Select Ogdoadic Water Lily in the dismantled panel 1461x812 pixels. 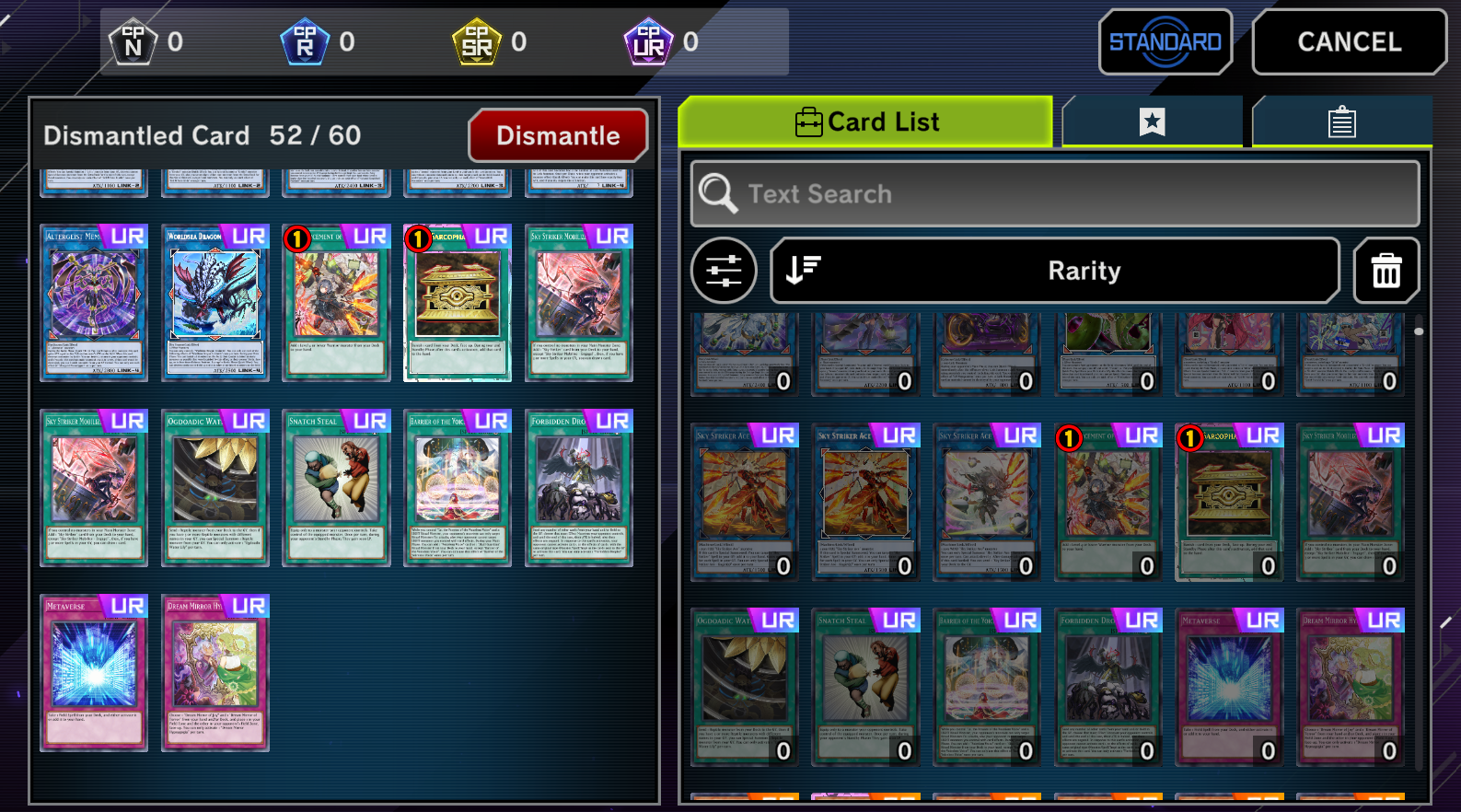tap(215, 487)
